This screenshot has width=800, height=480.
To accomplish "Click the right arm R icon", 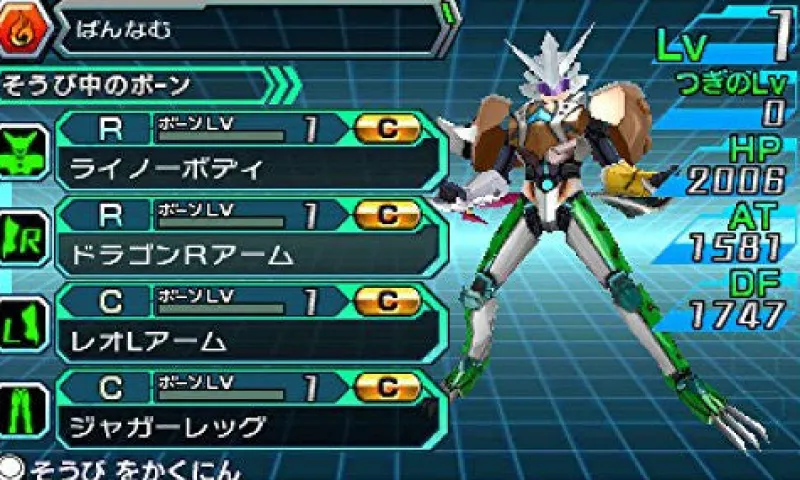I will click(24, 240).
